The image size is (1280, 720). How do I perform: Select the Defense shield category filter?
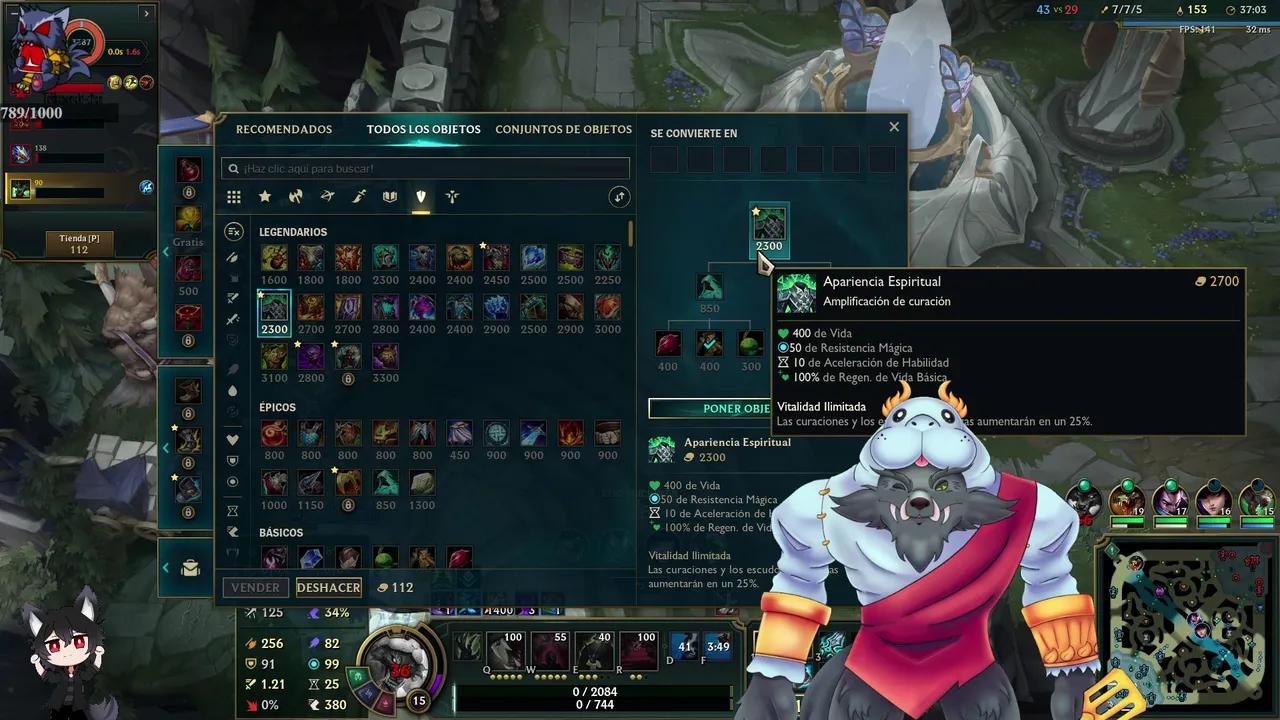coord(421,197)
